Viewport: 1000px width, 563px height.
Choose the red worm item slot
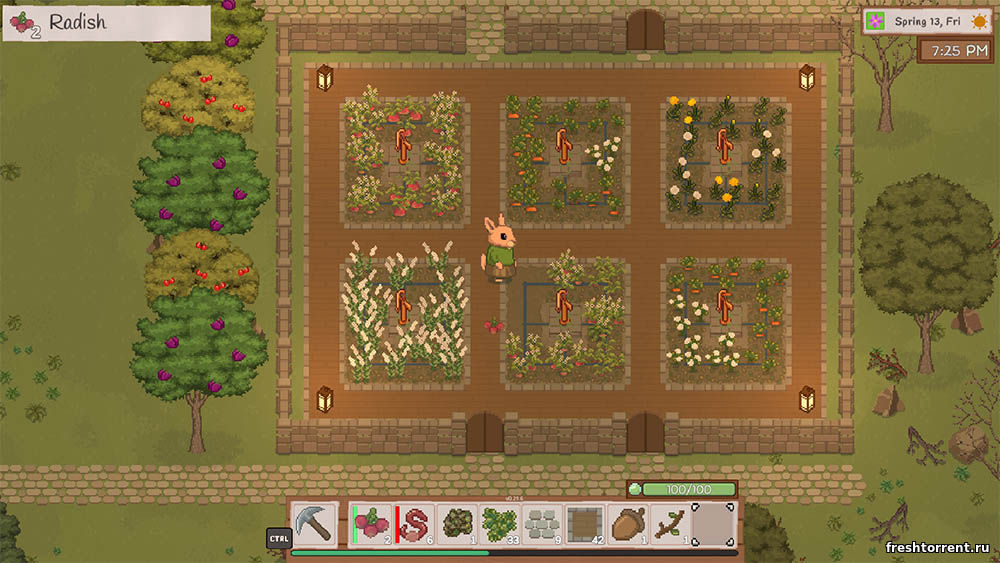(x=415, y=524)
